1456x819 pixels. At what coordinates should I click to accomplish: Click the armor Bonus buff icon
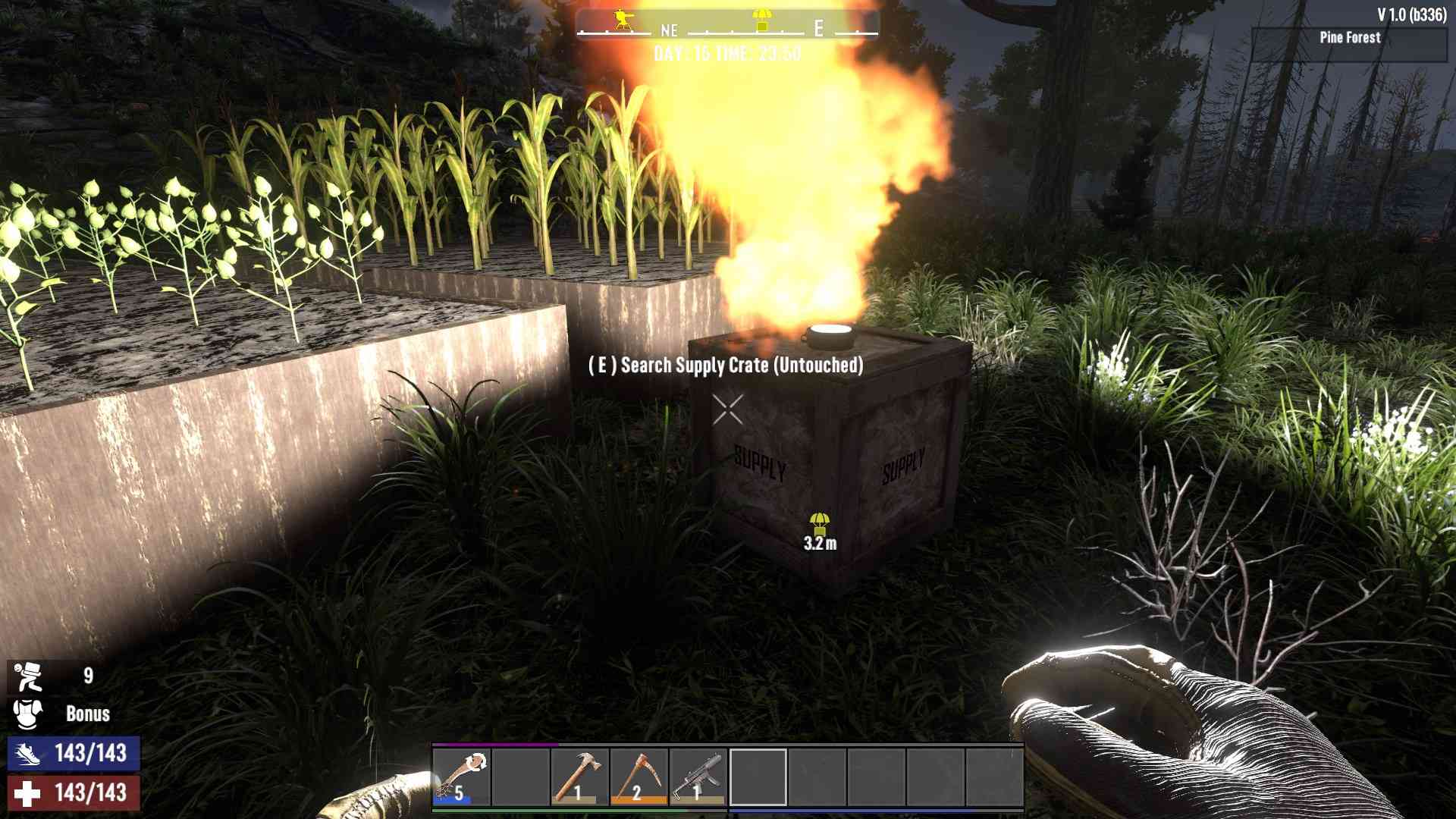pos(28,714)
